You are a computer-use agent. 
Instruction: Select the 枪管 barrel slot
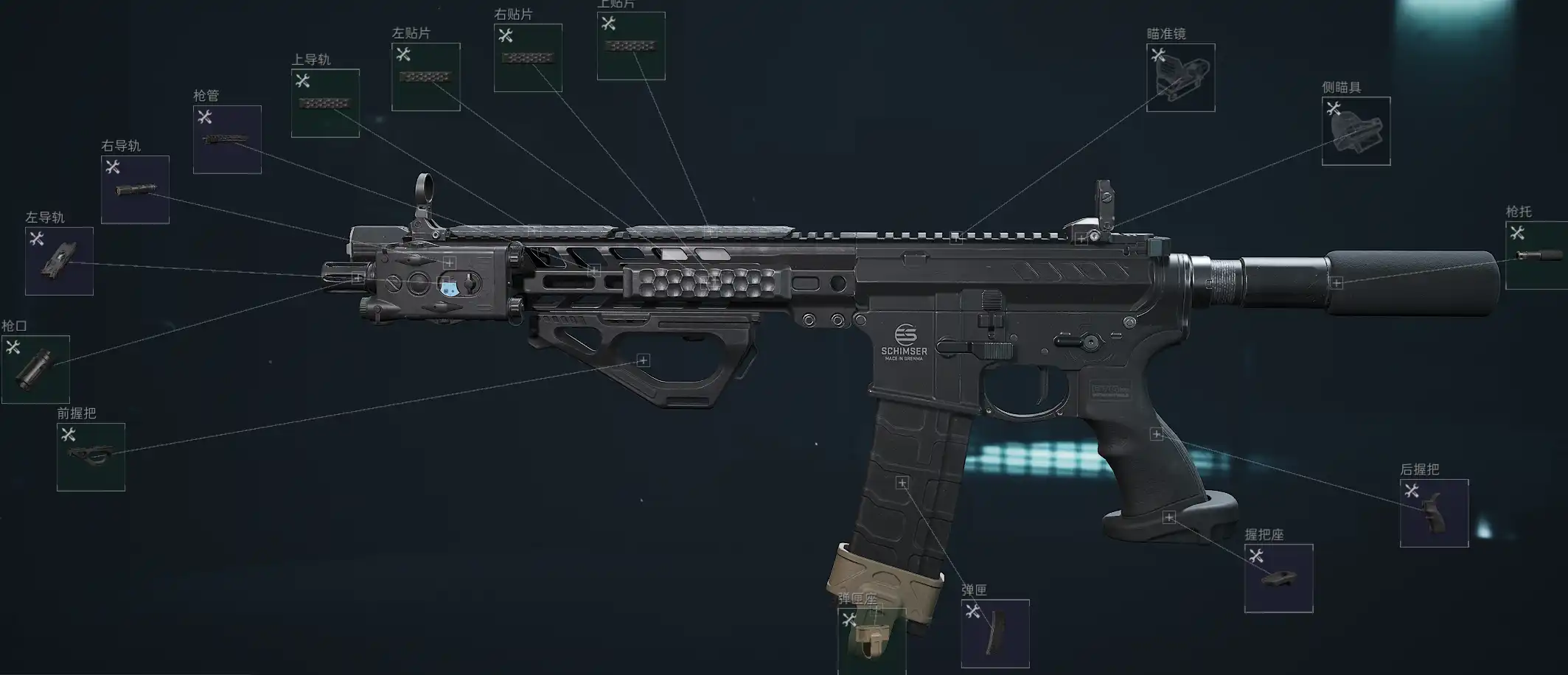[x=227, y=139]
